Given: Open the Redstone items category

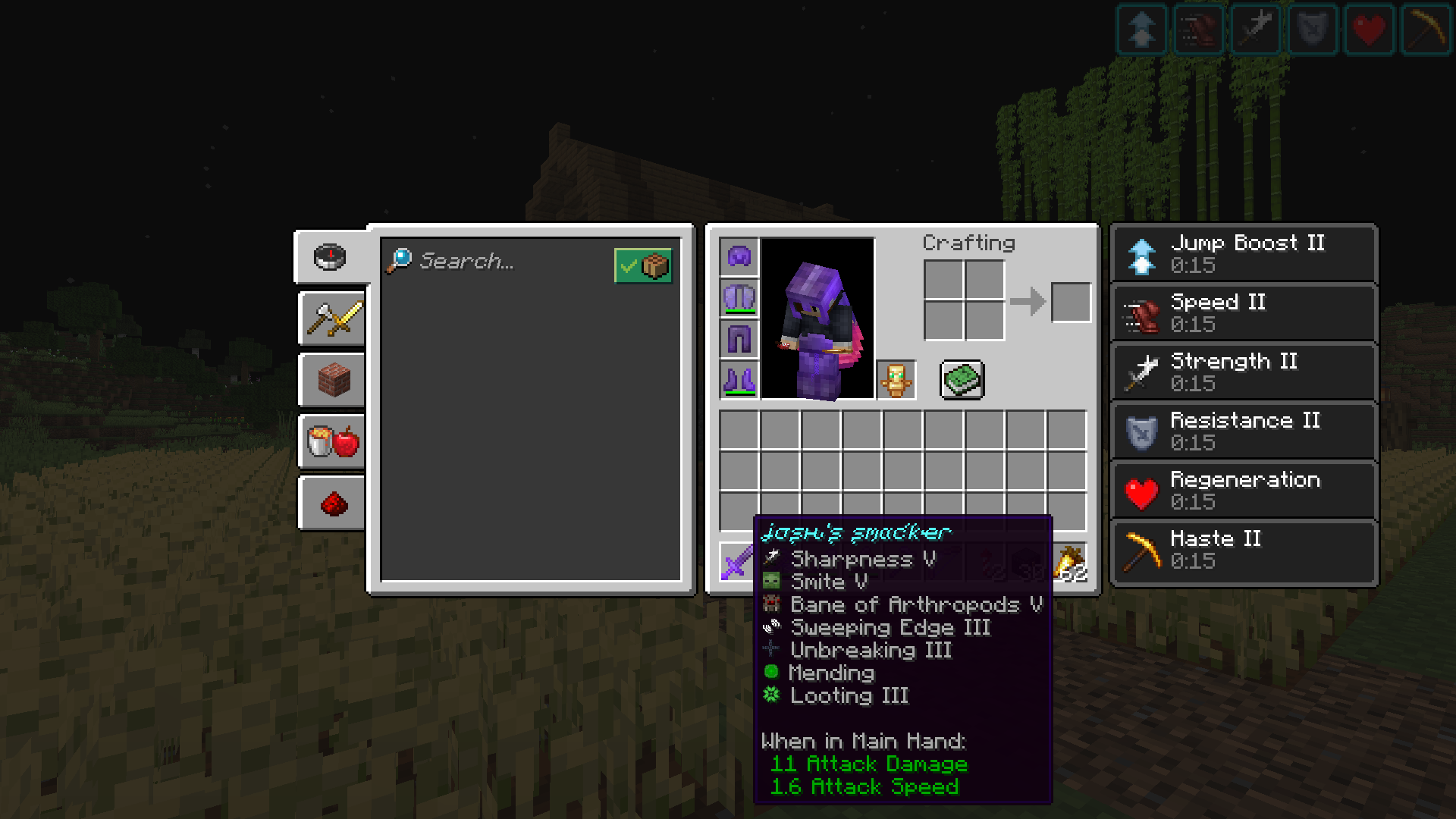Looking at the screenshot, I should point(330,503).
